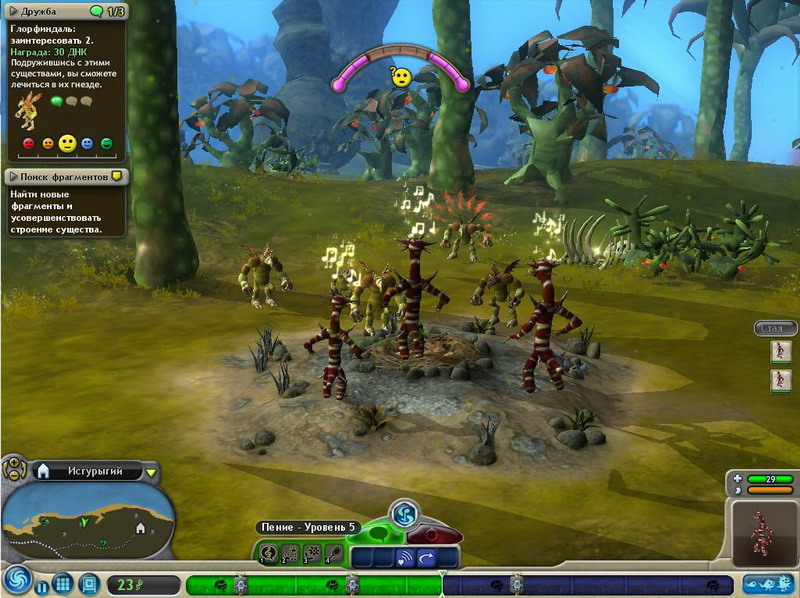
Task: Collapse the Дружба quest header
Action: point(13,11)
